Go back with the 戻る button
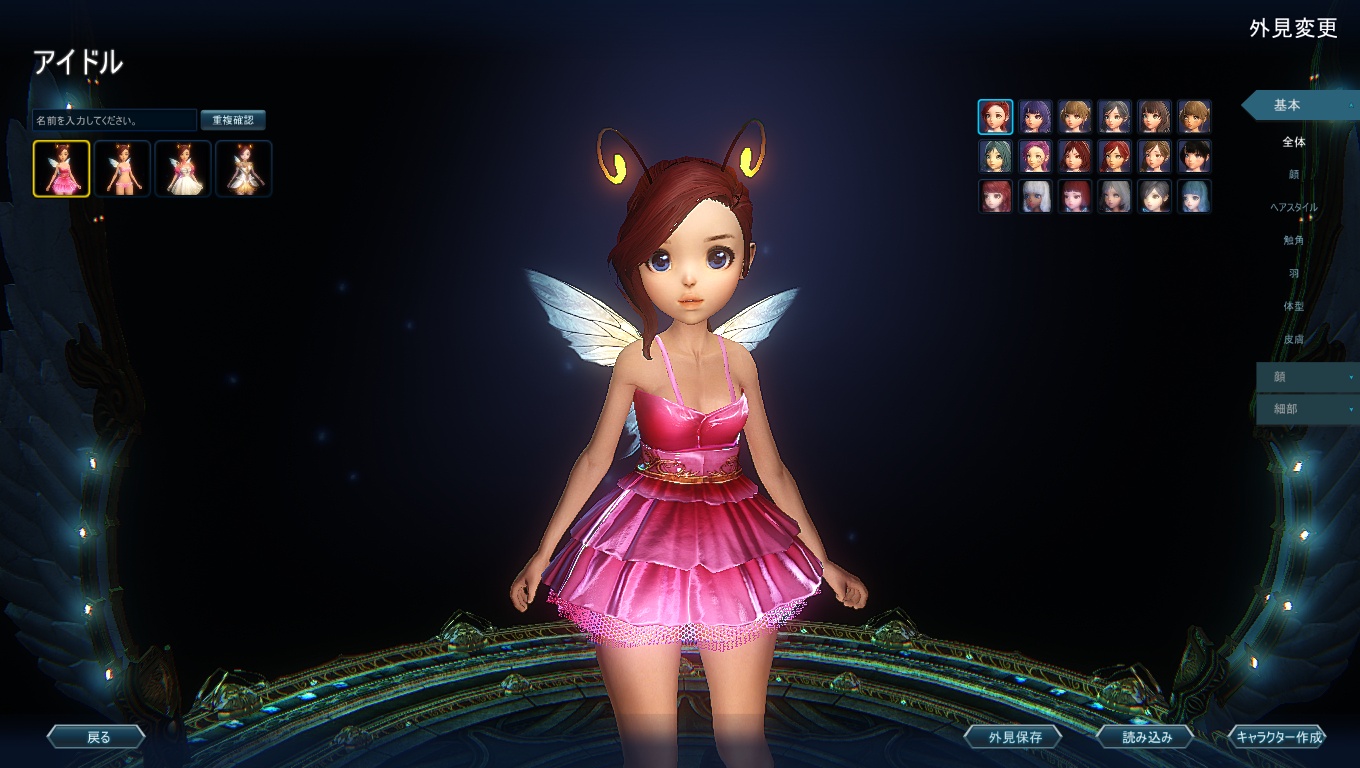This screenshot has height=768, width=1360. (97, 737)
